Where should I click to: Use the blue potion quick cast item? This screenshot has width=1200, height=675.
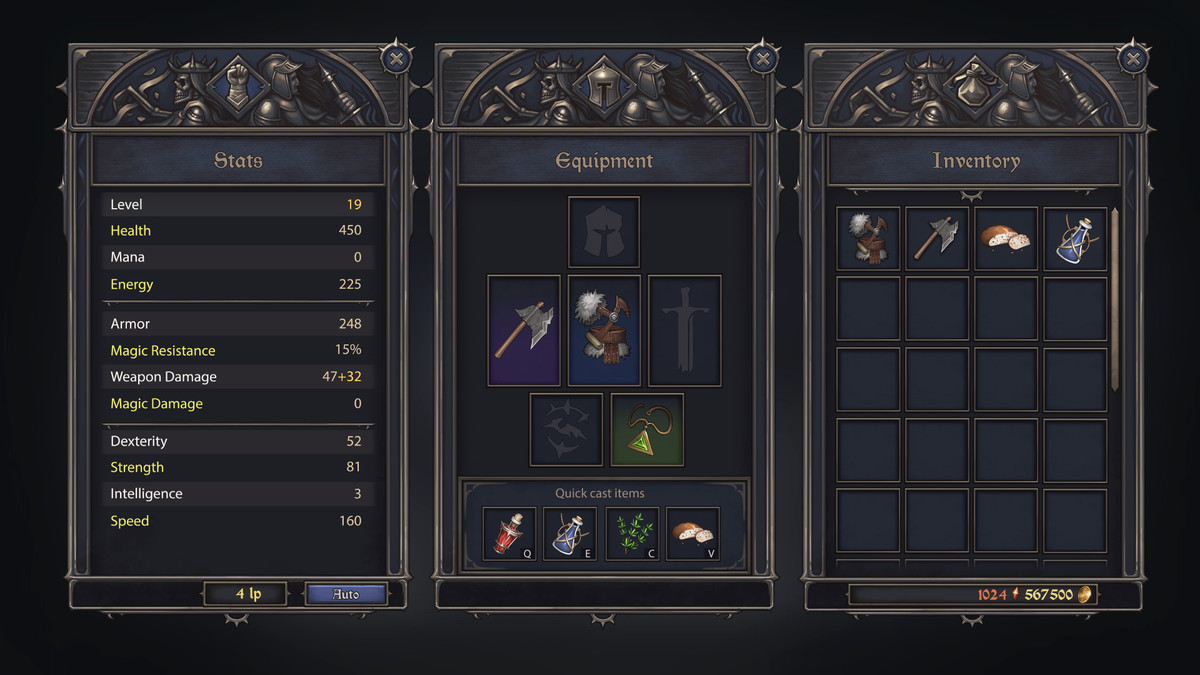click(x=570, y=534)
